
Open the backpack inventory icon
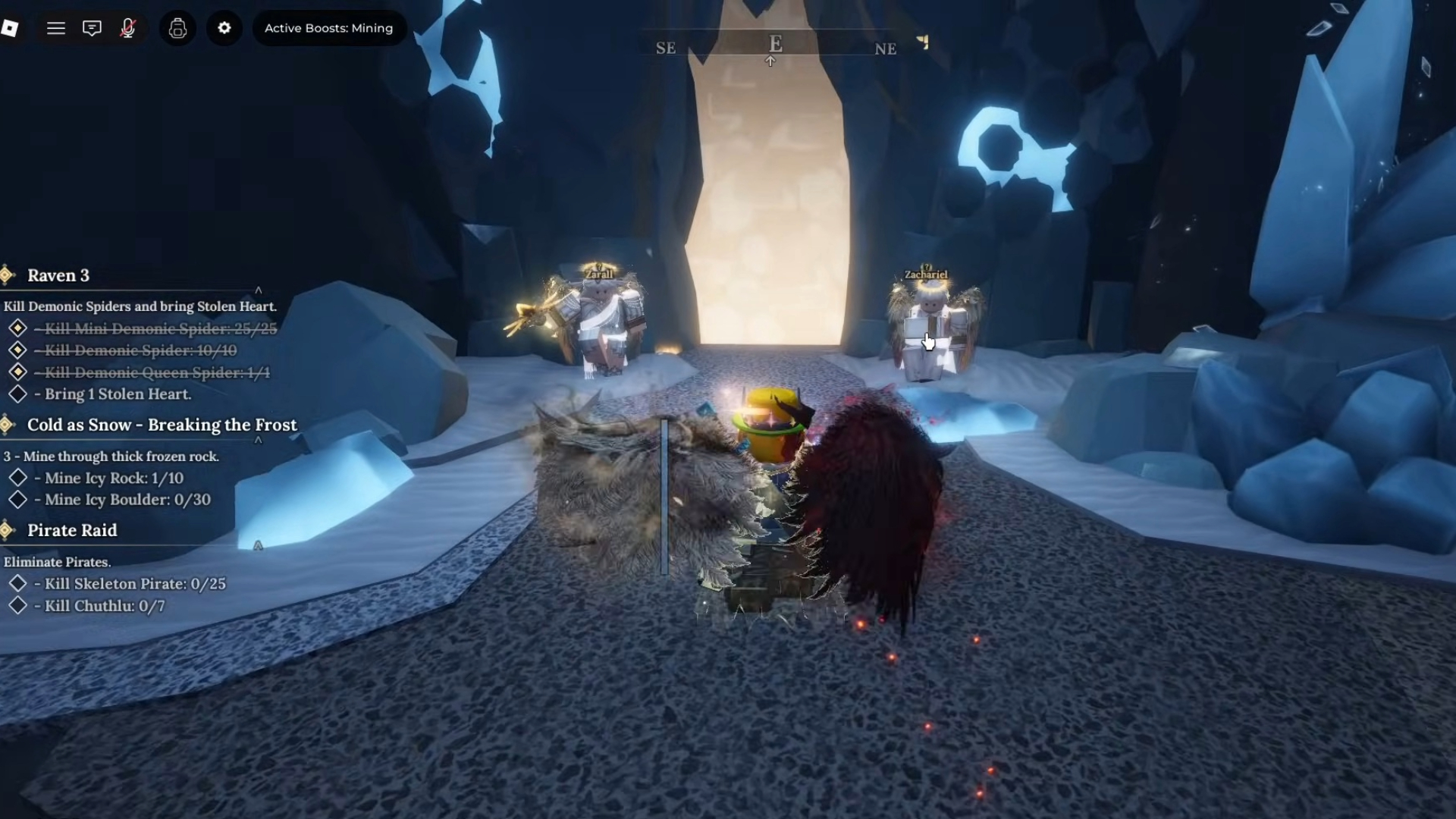coord(178,28)
